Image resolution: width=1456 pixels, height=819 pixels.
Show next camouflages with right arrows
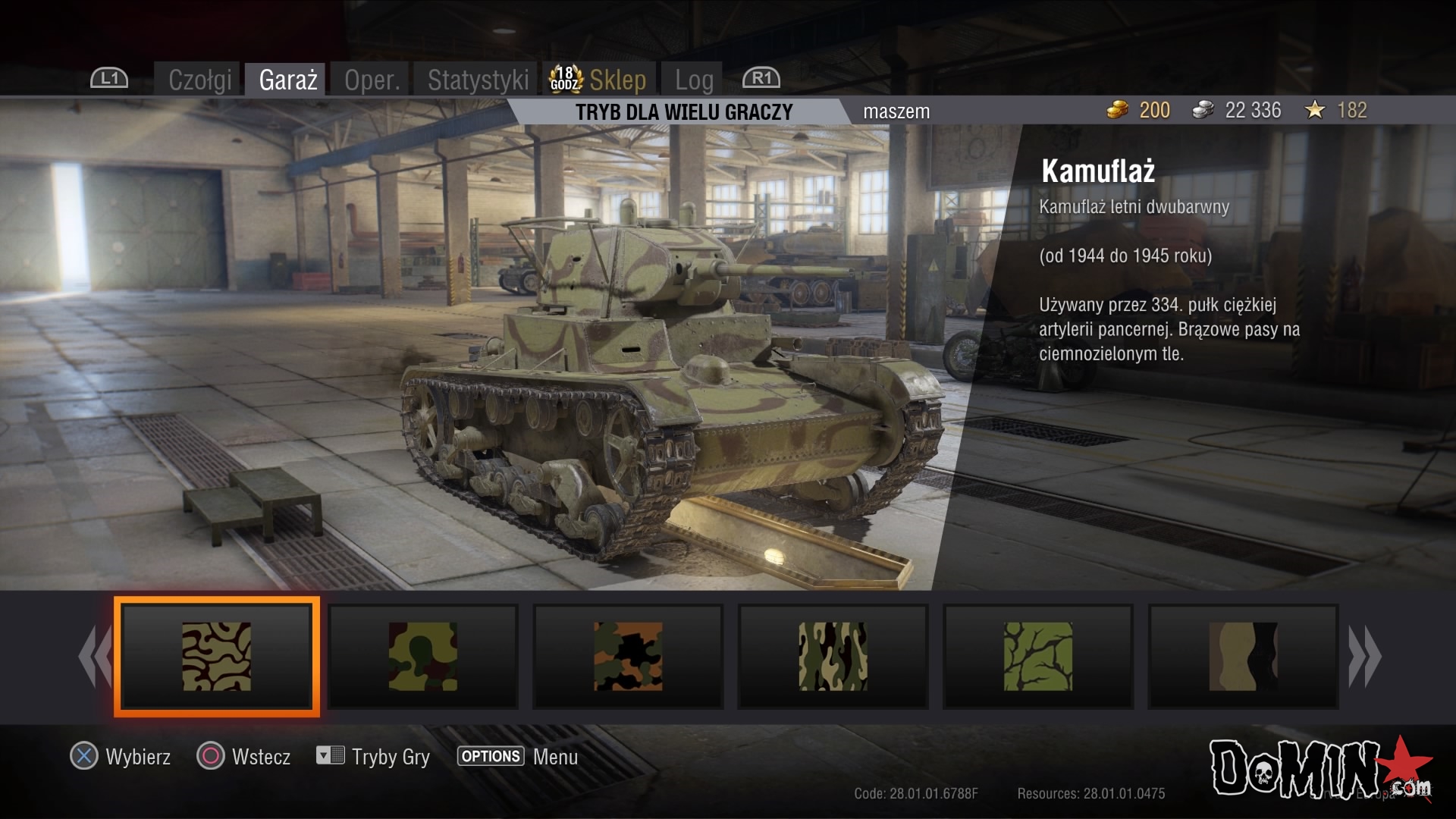tap(1364, 657)
